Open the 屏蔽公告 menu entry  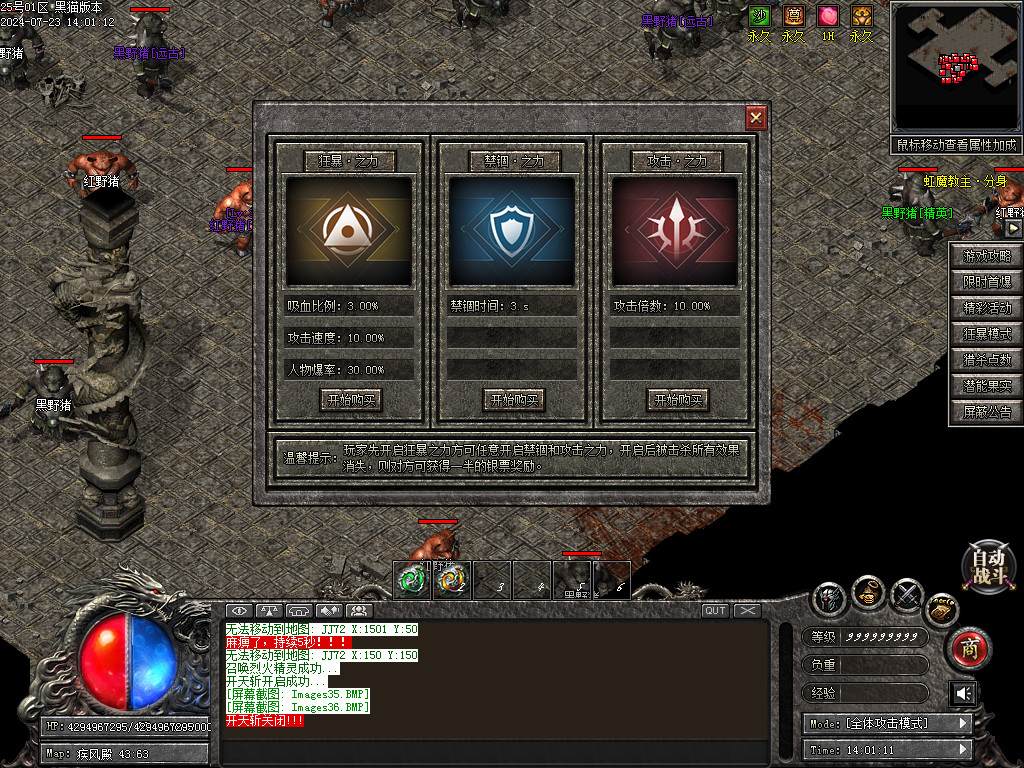click(x=986, y=412)
